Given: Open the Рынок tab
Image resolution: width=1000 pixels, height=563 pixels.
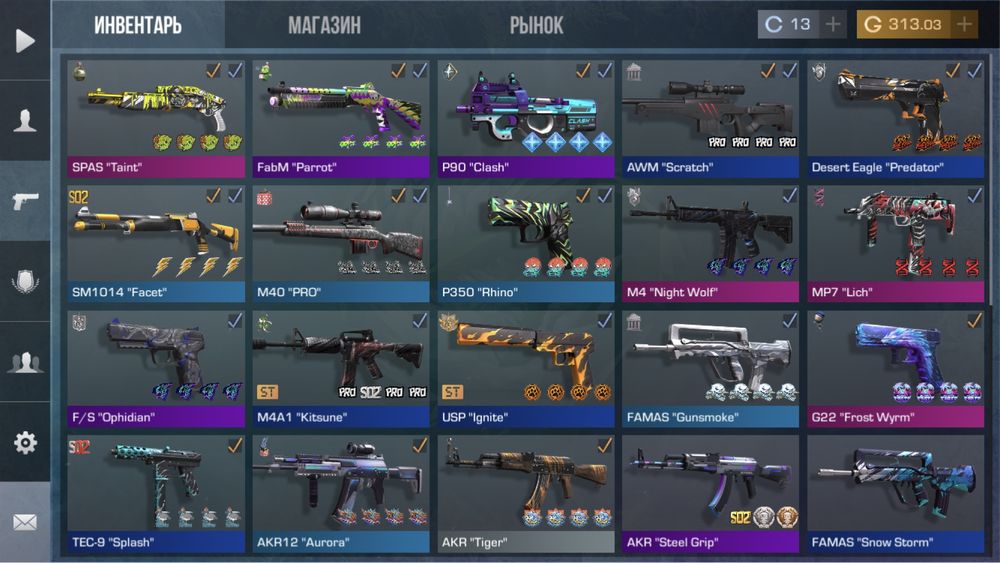Looking at the screenshot, I should tap(536, 25).
